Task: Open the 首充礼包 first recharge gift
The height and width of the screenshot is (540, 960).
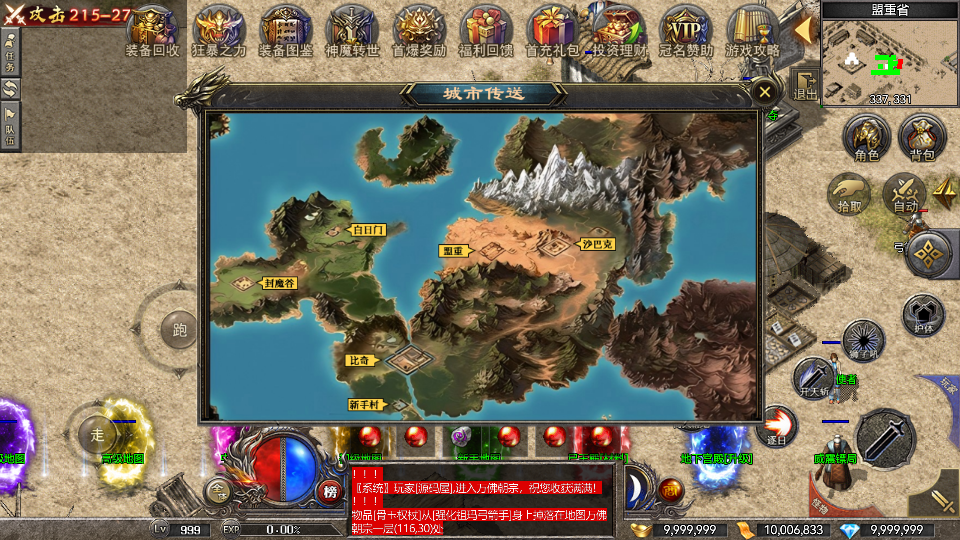Action: (552, 31)
